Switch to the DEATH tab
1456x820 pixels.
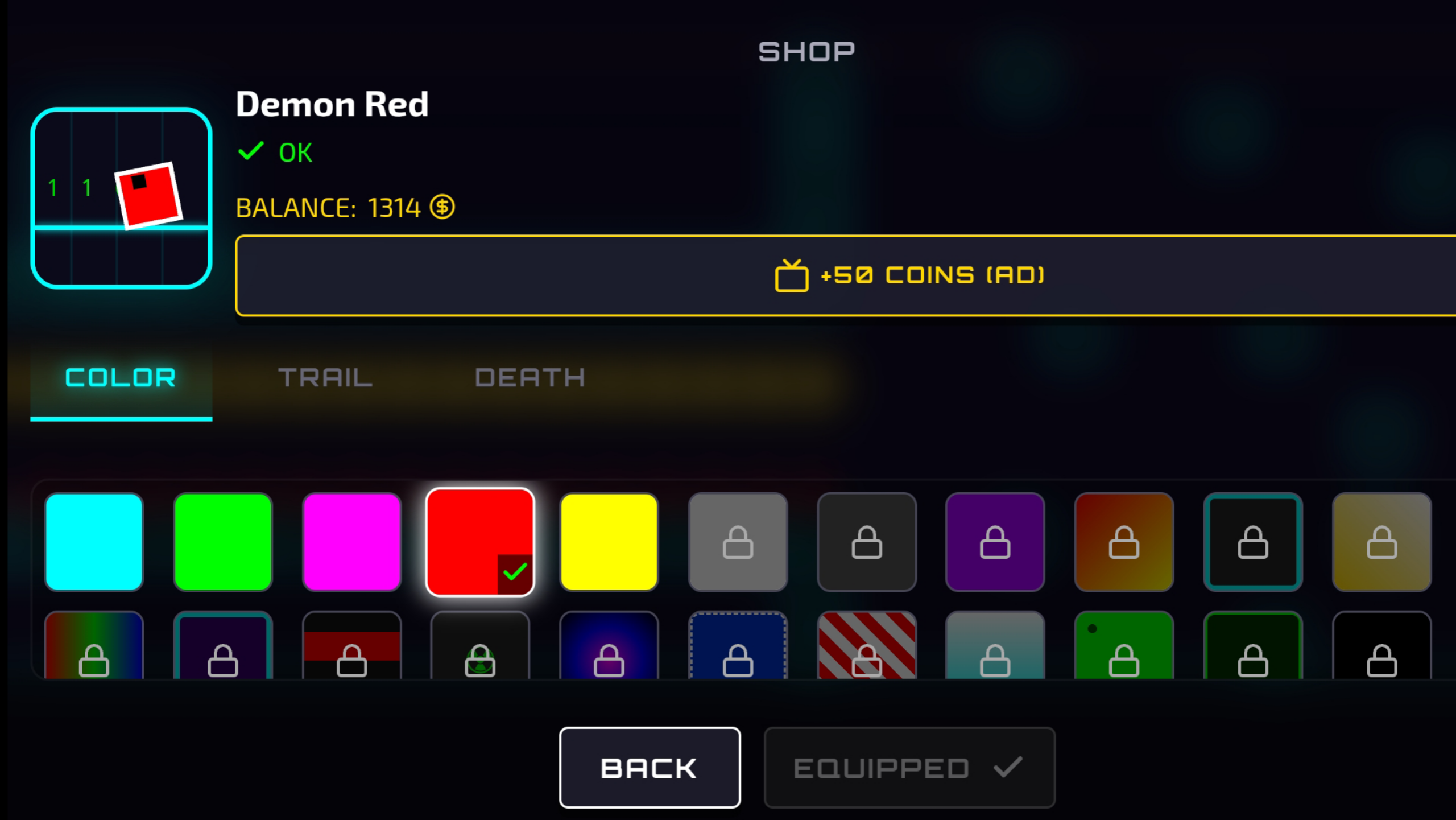[530, 377]
